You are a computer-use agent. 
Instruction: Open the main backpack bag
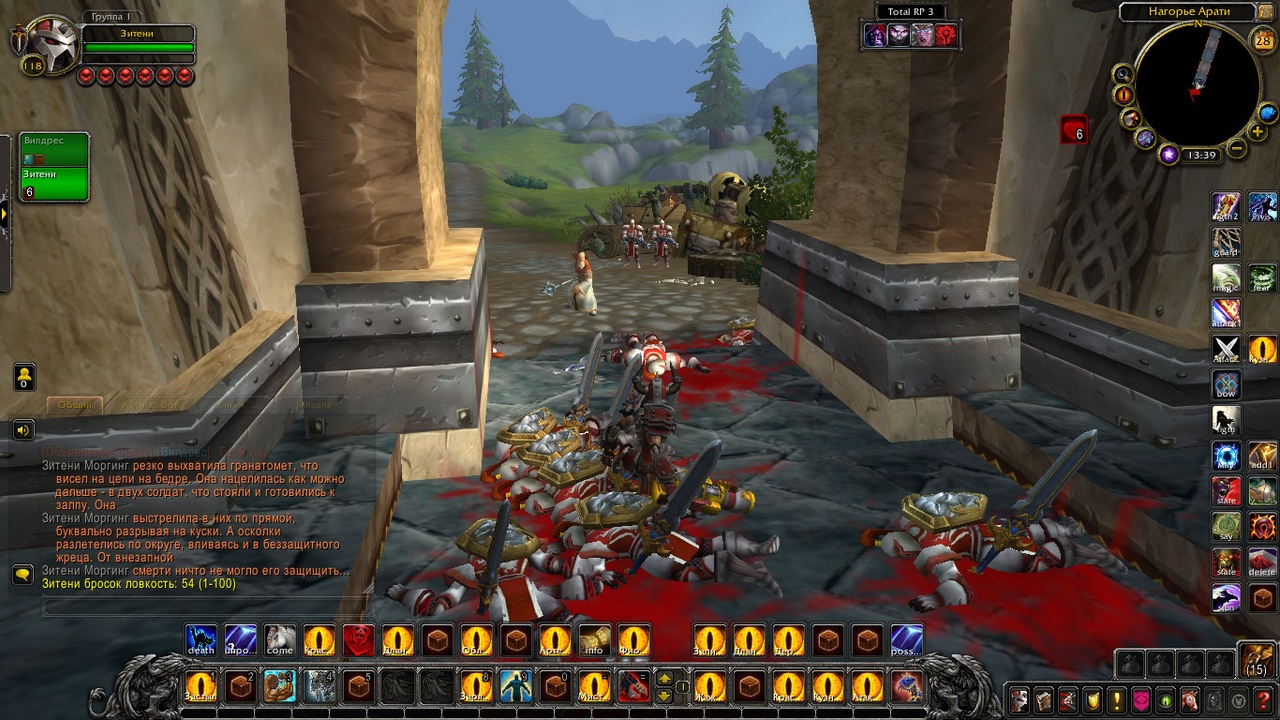1256,660
